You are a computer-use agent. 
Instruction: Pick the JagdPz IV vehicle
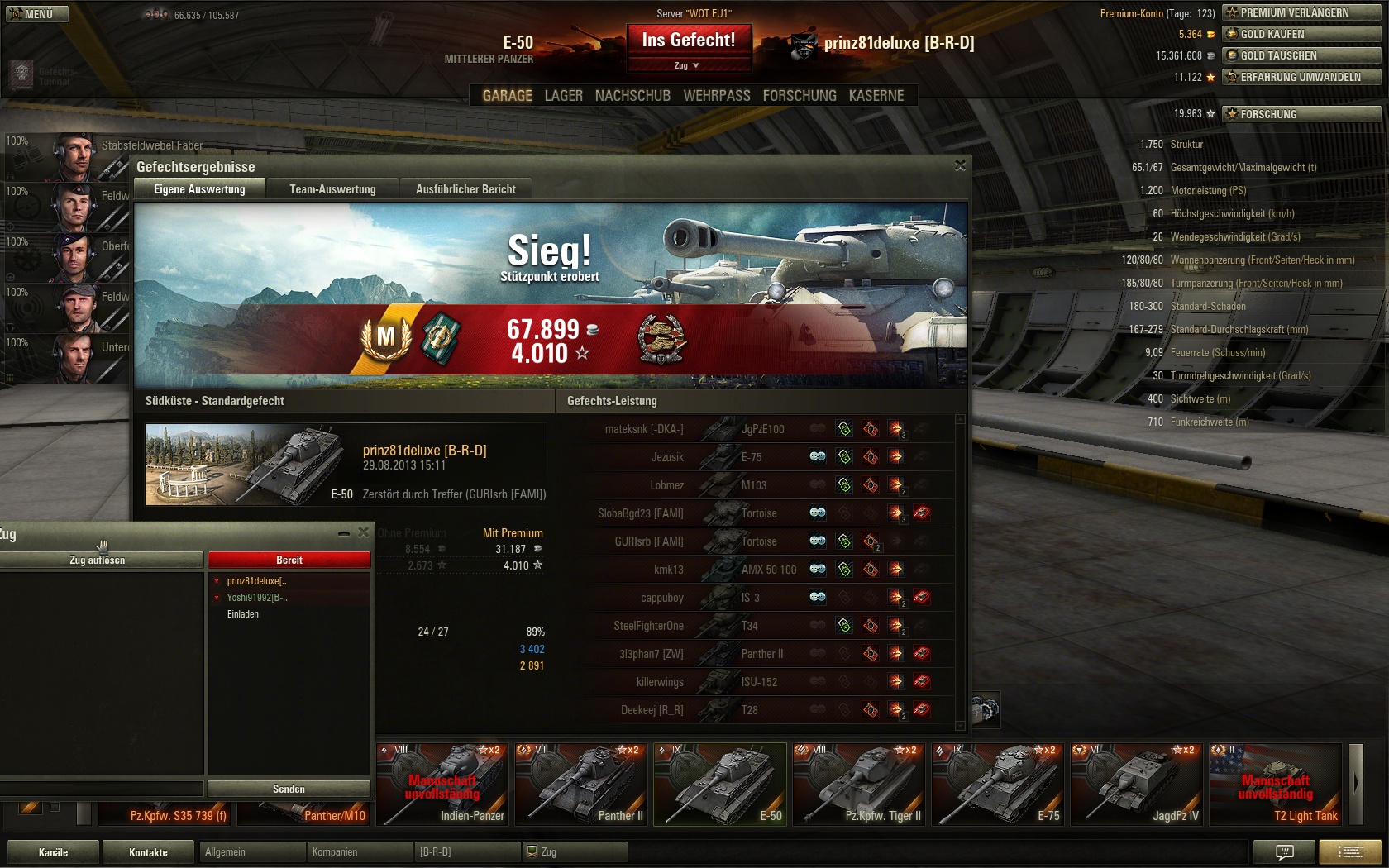click(1136, 784)
